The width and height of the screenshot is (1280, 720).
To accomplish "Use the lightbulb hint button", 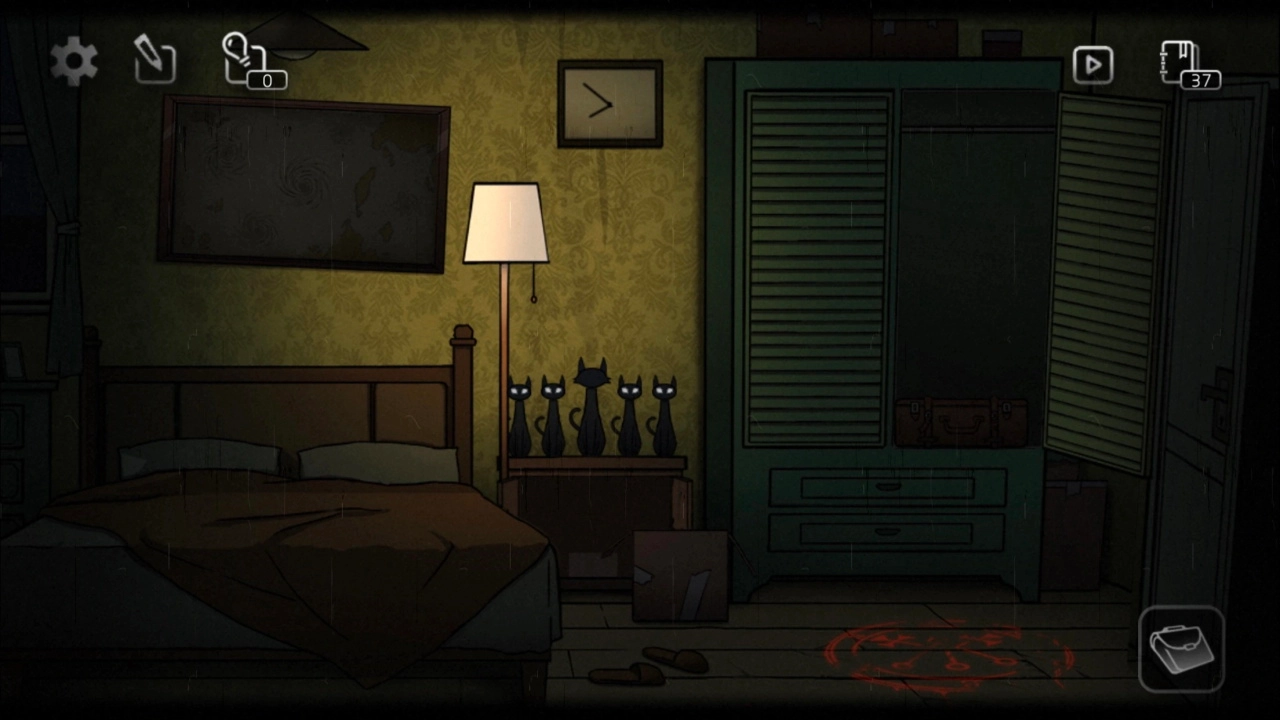I will click(x=246, y=59).
